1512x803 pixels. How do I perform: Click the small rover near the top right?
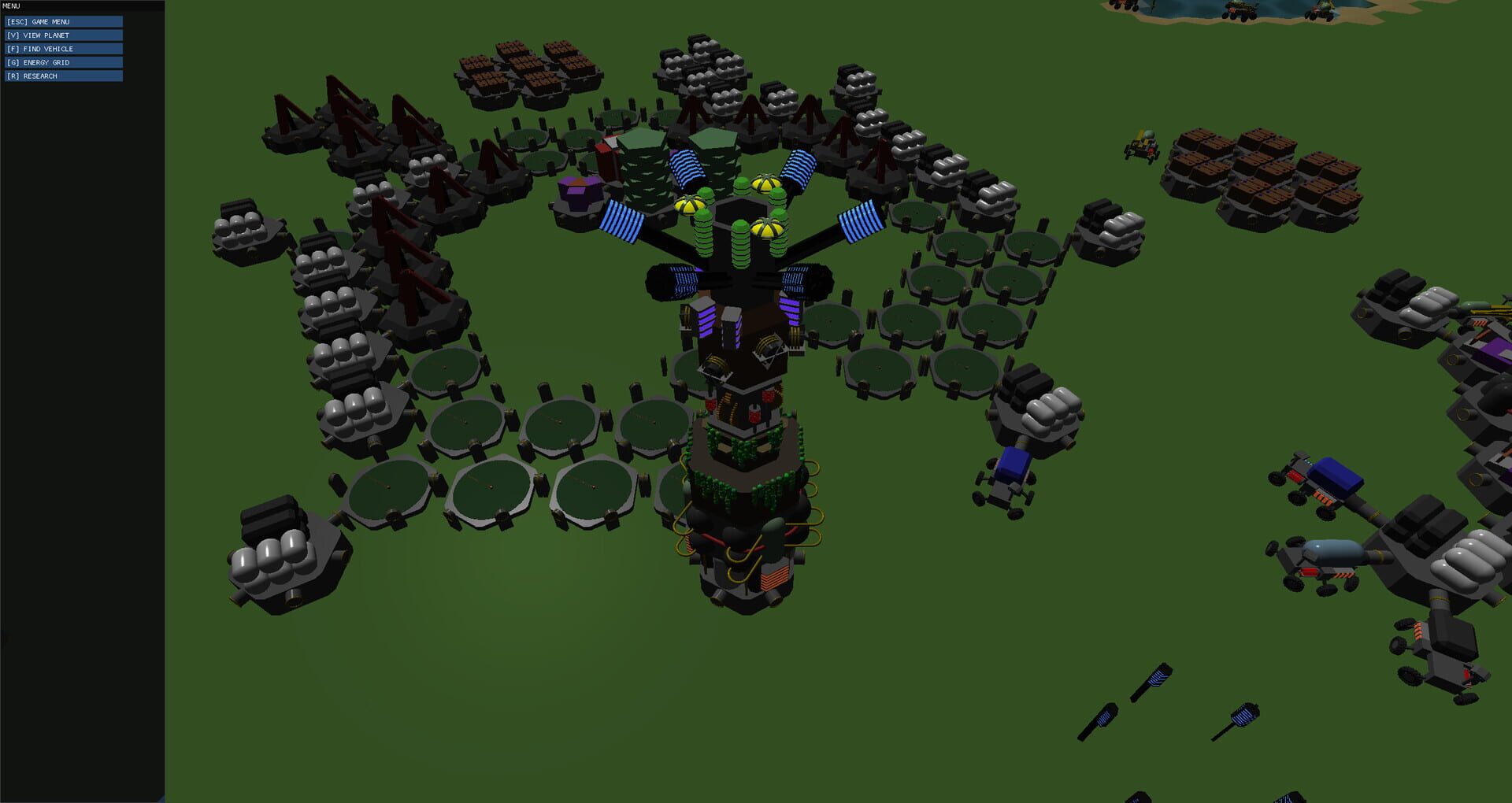[1141, 146]
